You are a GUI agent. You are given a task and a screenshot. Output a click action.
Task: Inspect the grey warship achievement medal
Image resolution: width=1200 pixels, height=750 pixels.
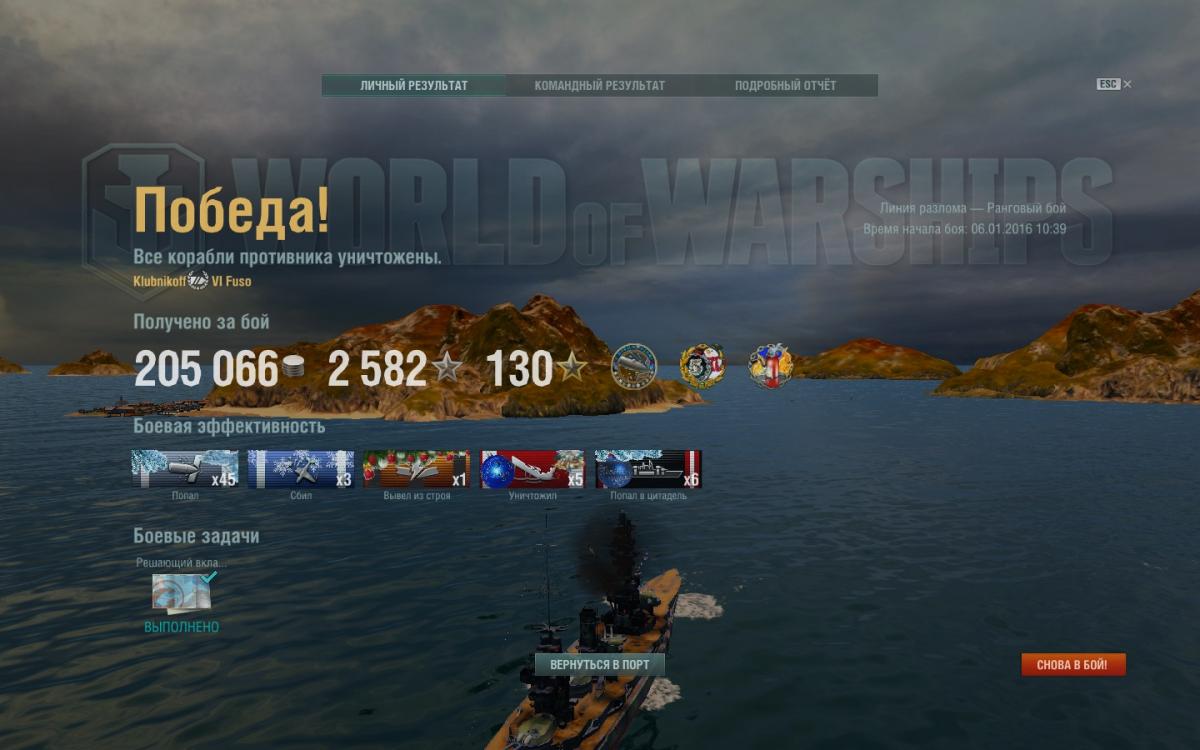coord(634,366)
